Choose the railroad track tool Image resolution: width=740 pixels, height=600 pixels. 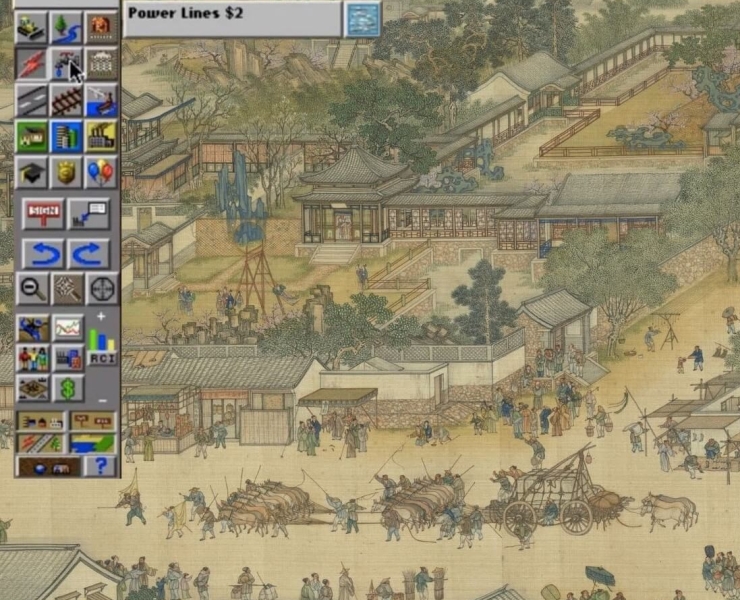coord(66,99)
